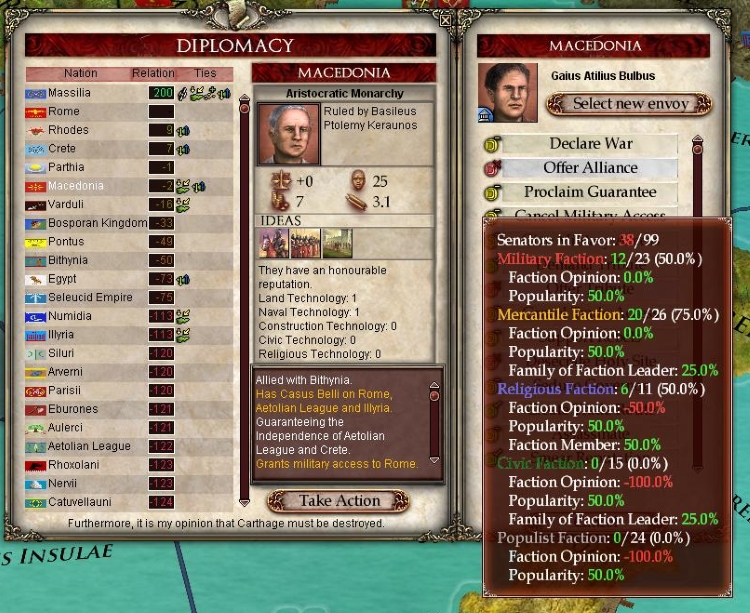Select the Rhodes row
Screen dimensions: 750x613
click(68, 130)
